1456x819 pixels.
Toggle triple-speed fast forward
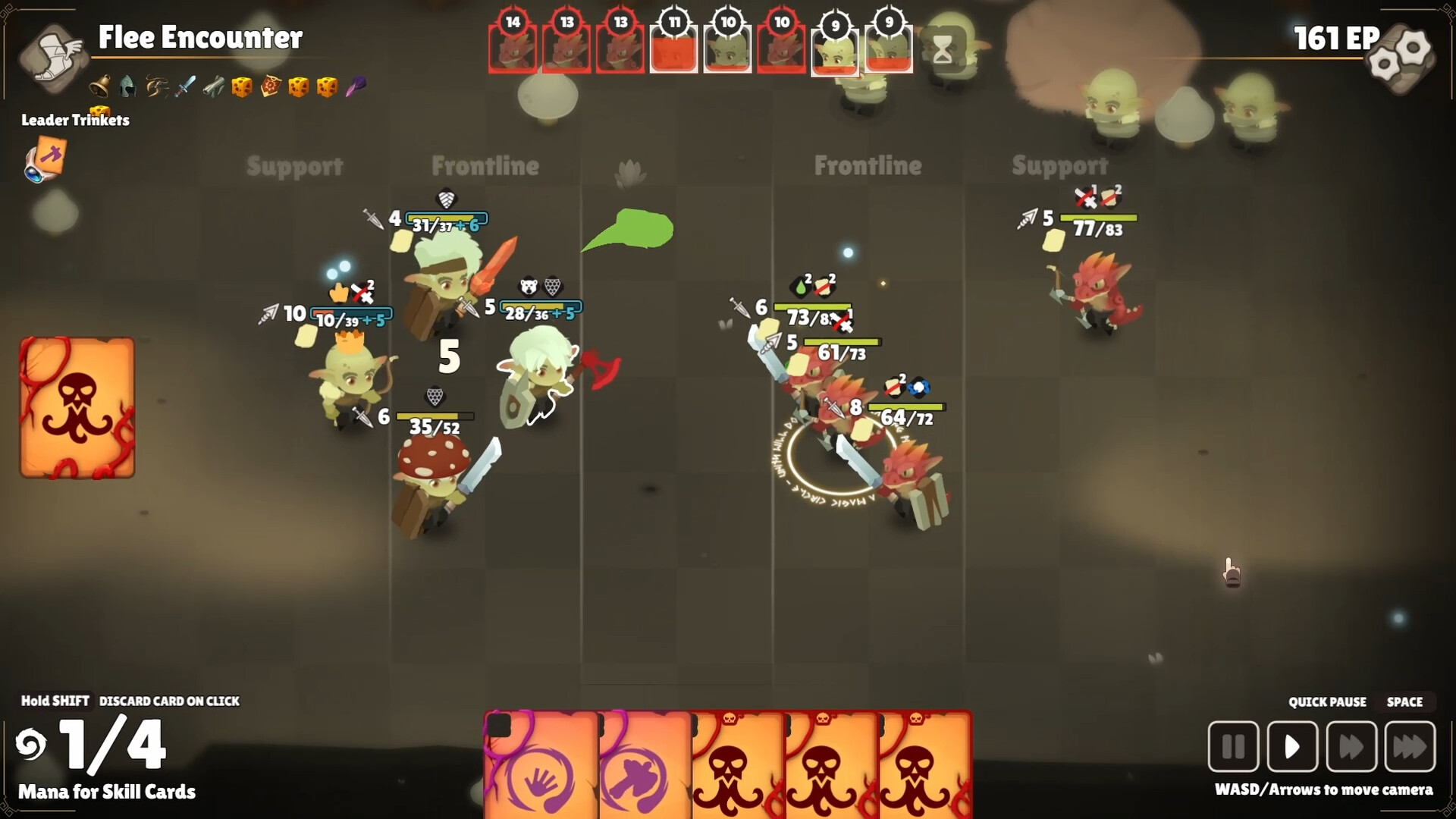pyautogui.click(x=1410, y=747)
